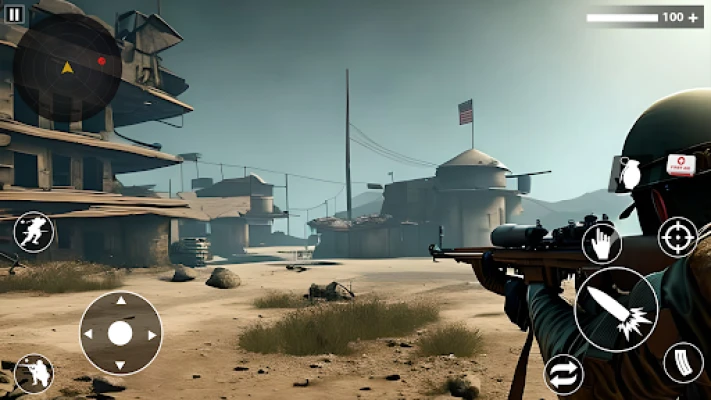Tap the movement joystick center knob
711x400 pixels.
120,333
